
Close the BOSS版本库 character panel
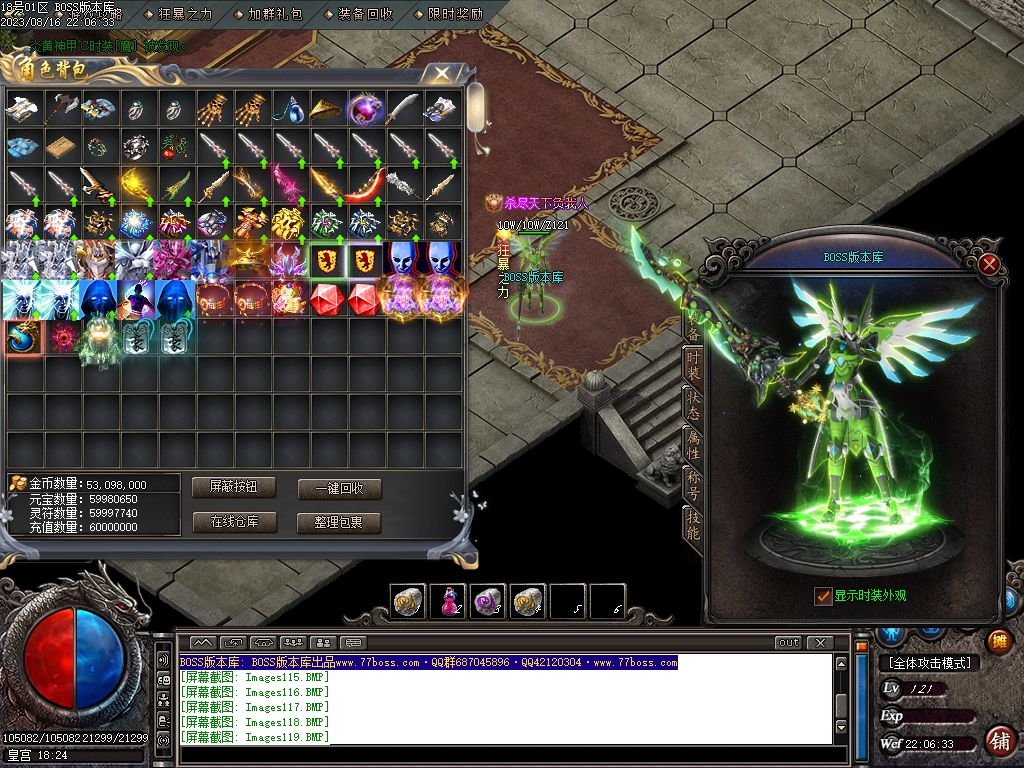point(989,264)
